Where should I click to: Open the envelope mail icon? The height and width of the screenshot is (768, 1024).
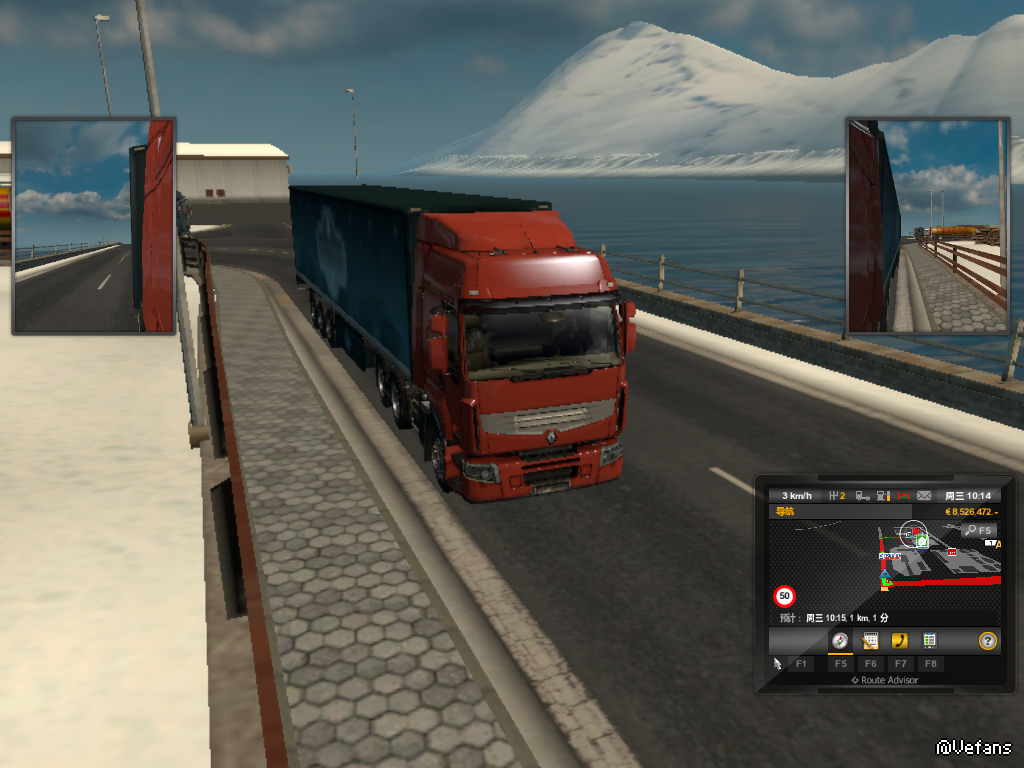(x=924, y=496)
